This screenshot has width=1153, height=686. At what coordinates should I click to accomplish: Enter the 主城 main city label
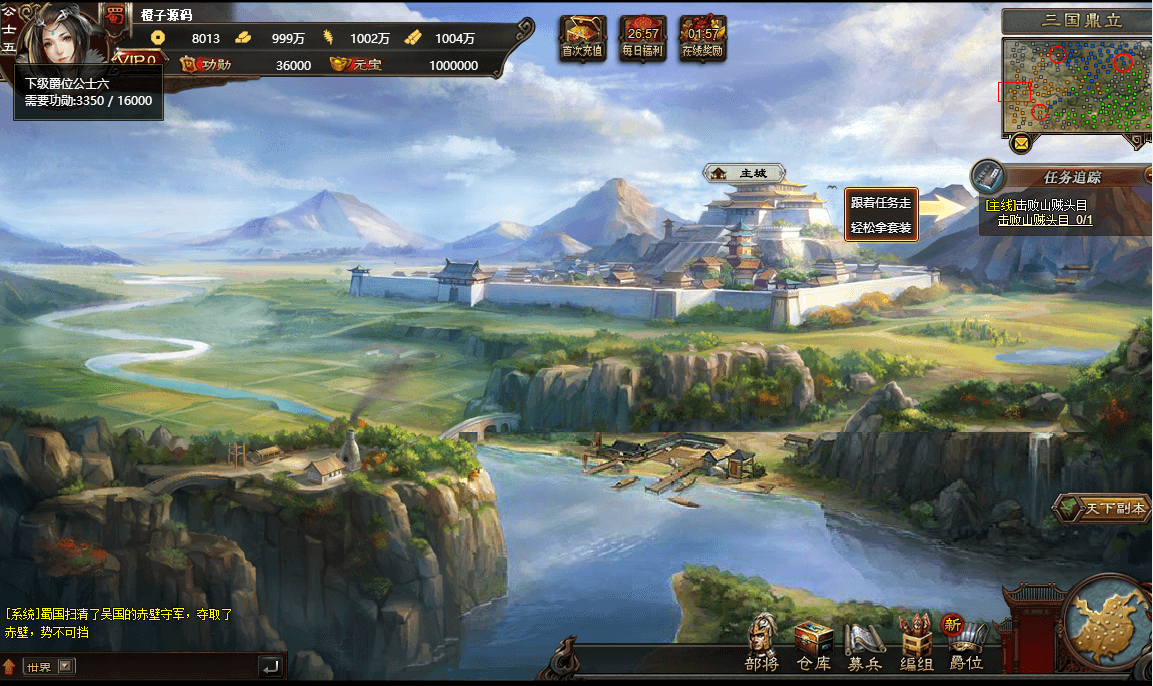click(x=743, y=173)
